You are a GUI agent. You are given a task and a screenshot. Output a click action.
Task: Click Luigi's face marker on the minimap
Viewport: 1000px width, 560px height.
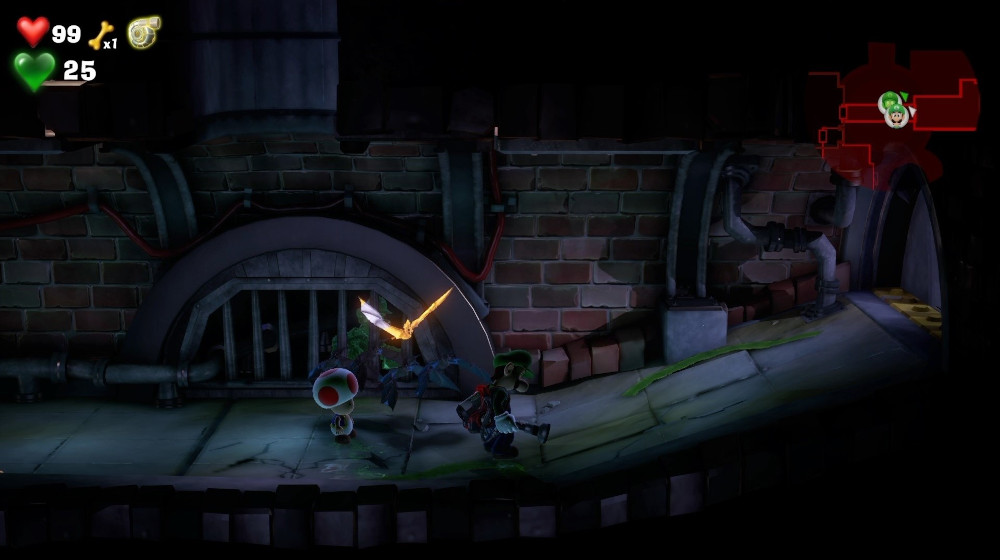(897, 116)
